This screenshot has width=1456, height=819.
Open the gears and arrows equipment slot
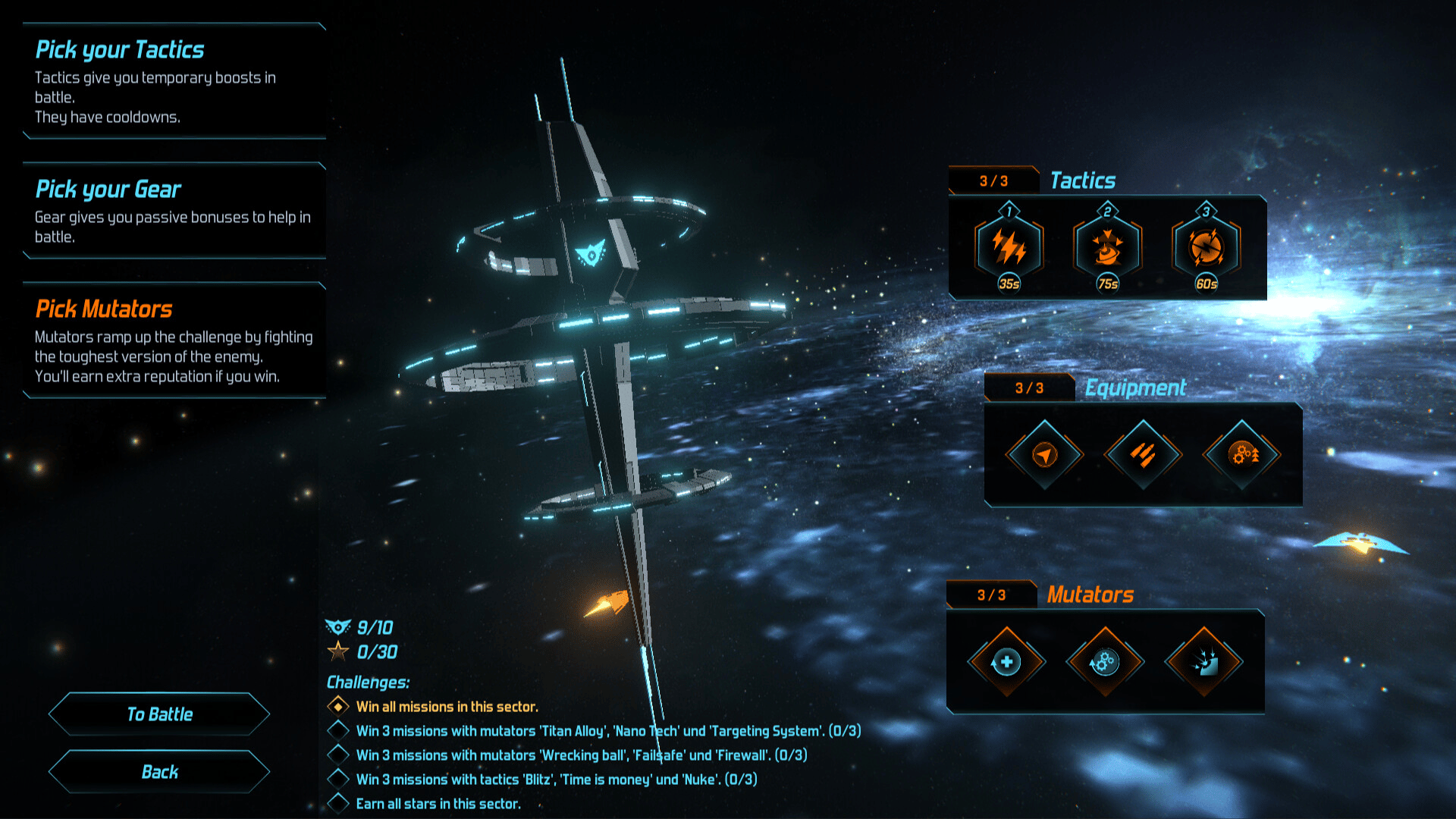click(1242, 454)
